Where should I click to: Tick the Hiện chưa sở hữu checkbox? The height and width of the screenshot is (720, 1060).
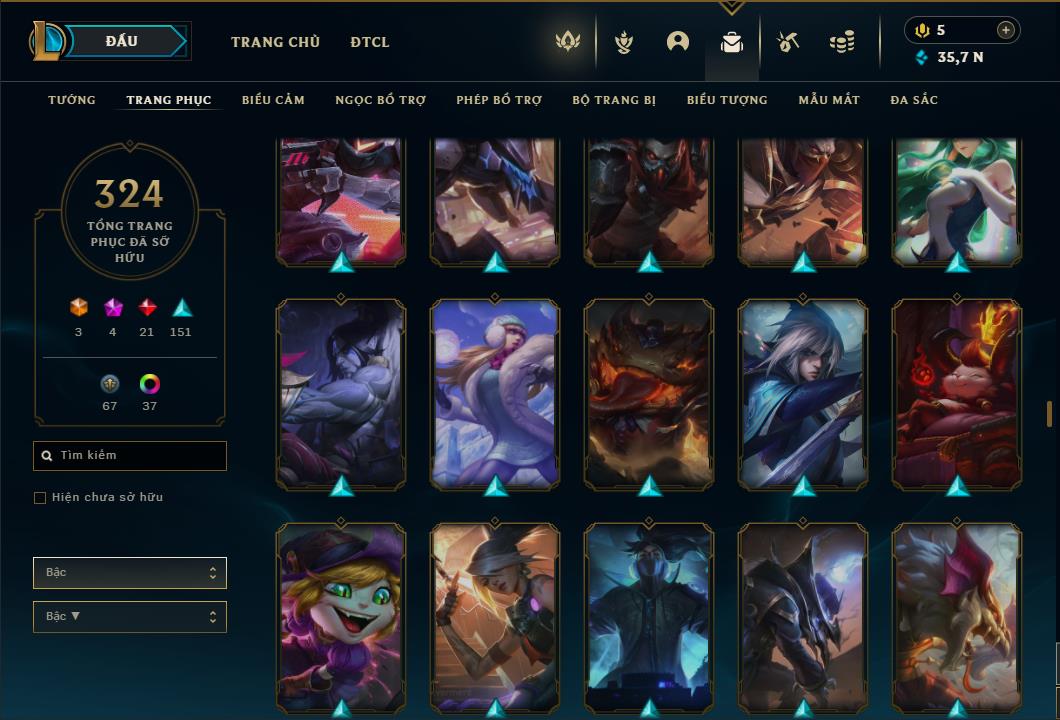(40, 498)
